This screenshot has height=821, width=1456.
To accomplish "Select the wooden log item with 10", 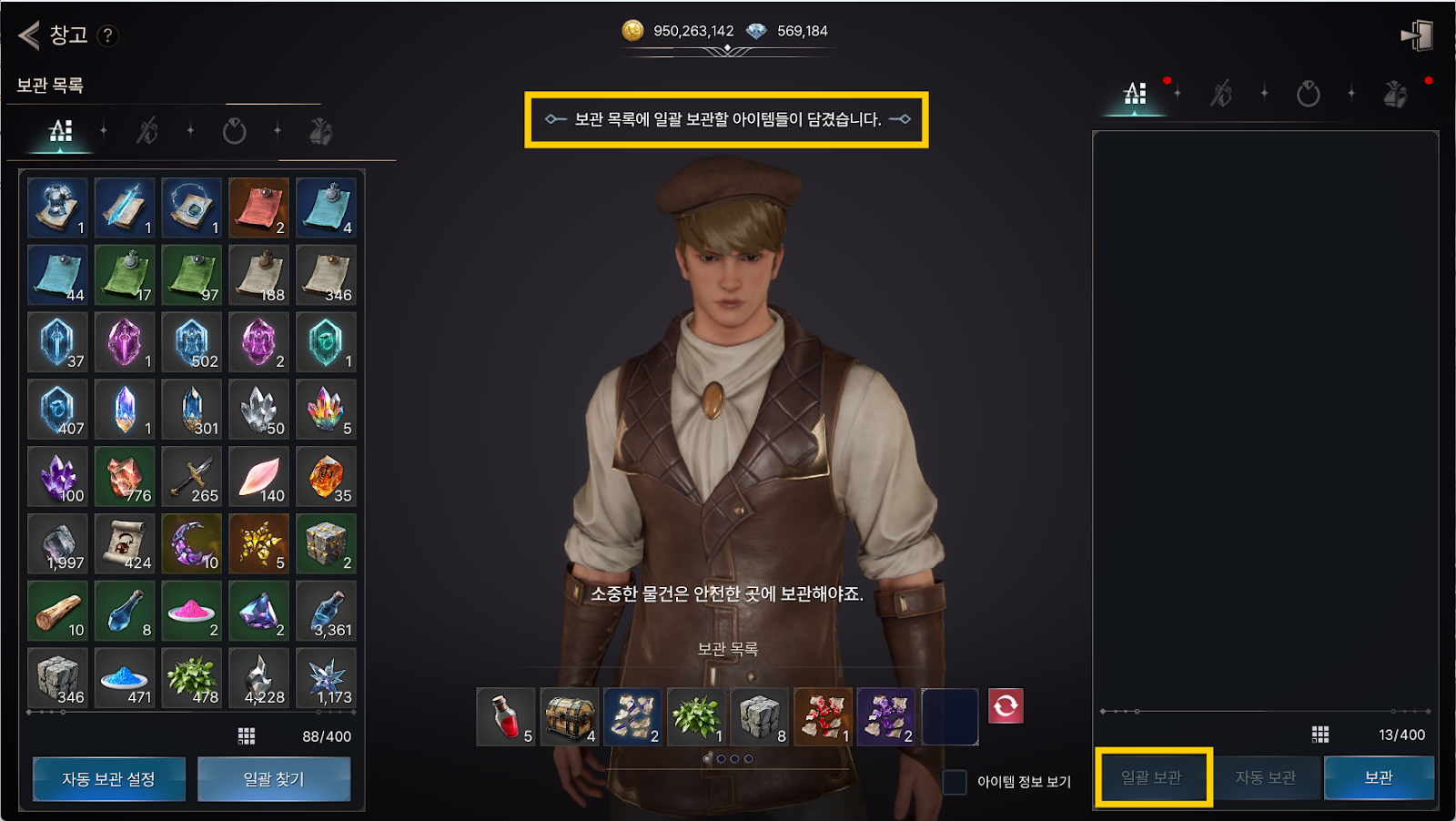I will (x=58, y=612).
